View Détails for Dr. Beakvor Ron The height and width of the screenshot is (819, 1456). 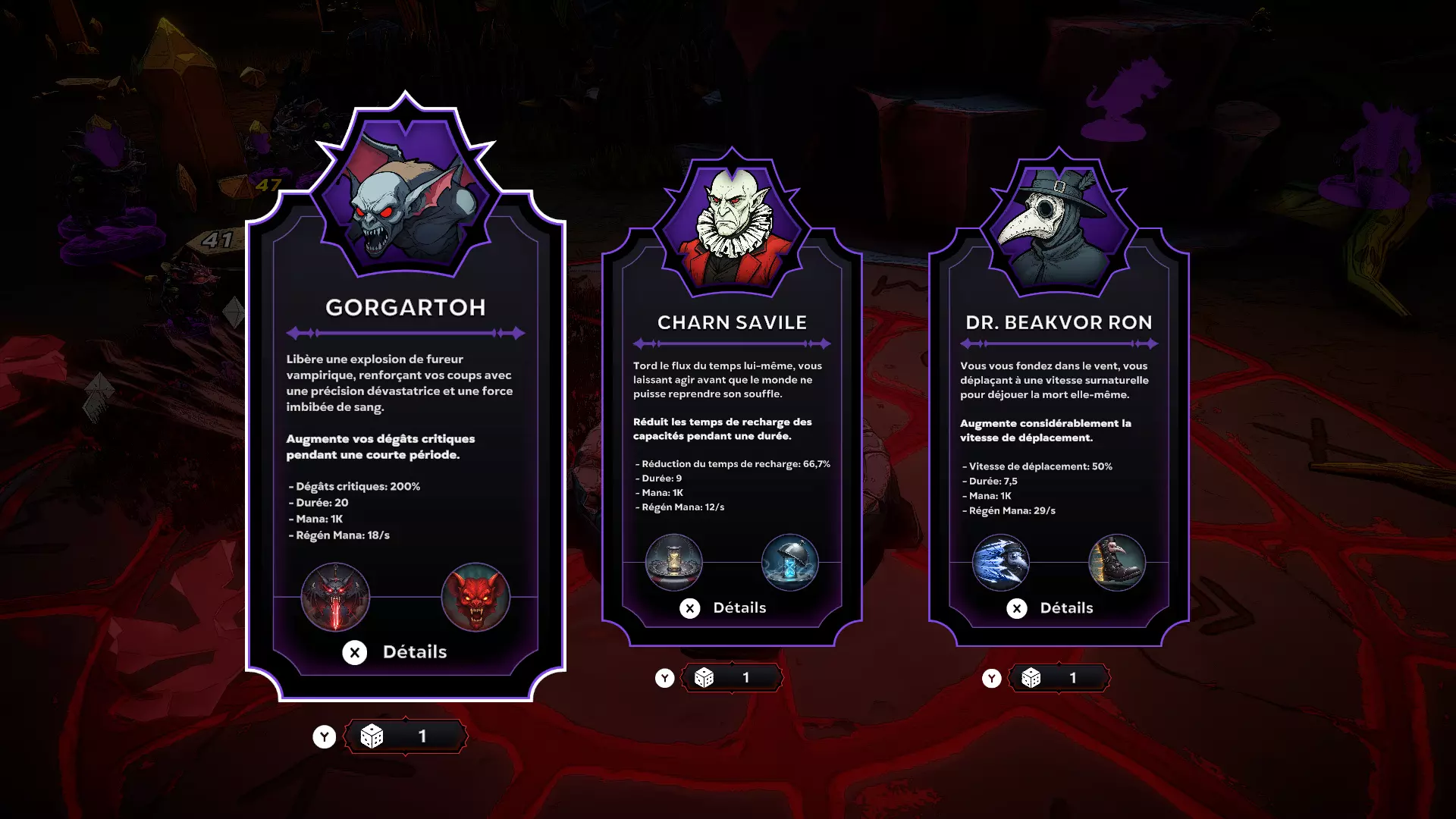click(1051, 608)
